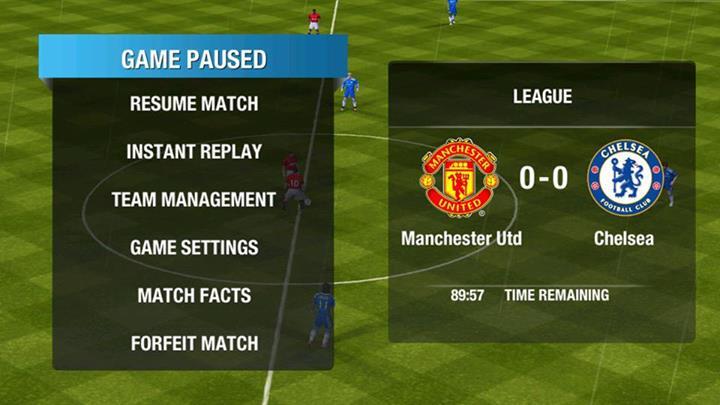View the Match Facts
The image size is (720, 405).
point(194,296)
